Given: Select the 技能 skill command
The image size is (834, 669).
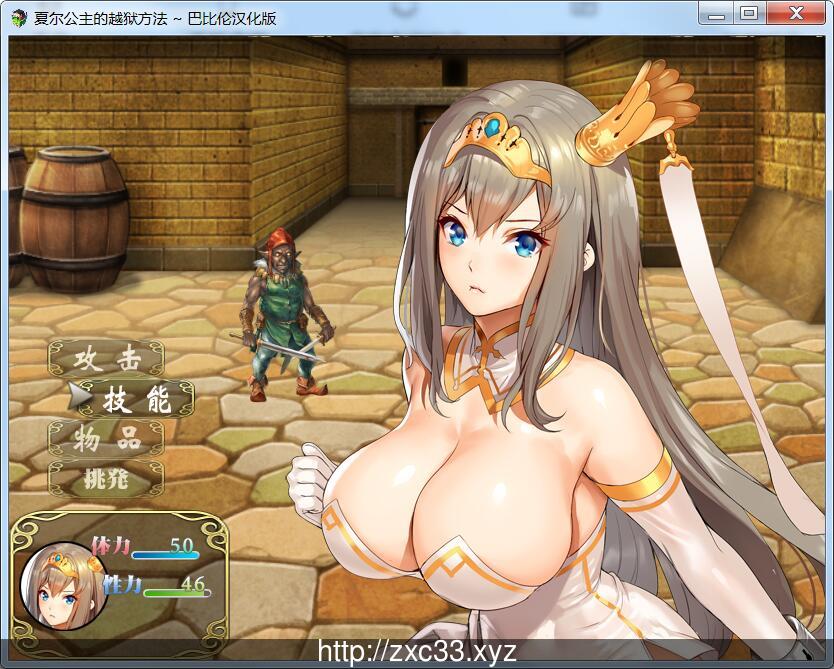Looking at the screenshot, I should [125, 400].
